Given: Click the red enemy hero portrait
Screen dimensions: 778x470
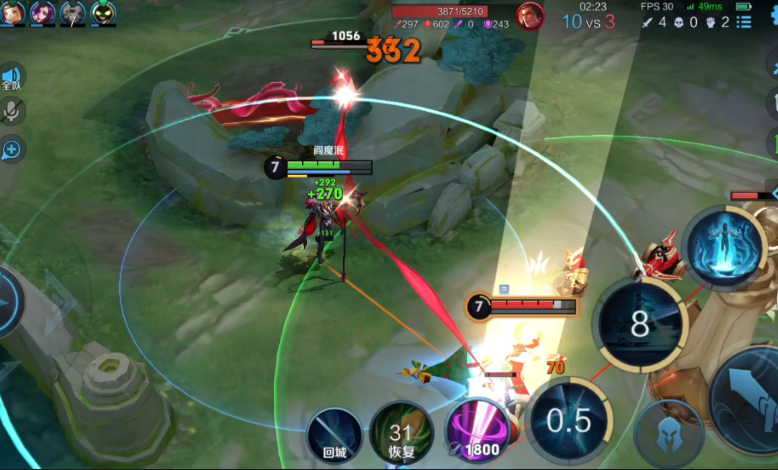Looking at the screenshot, I should click(x=530, y=15).
